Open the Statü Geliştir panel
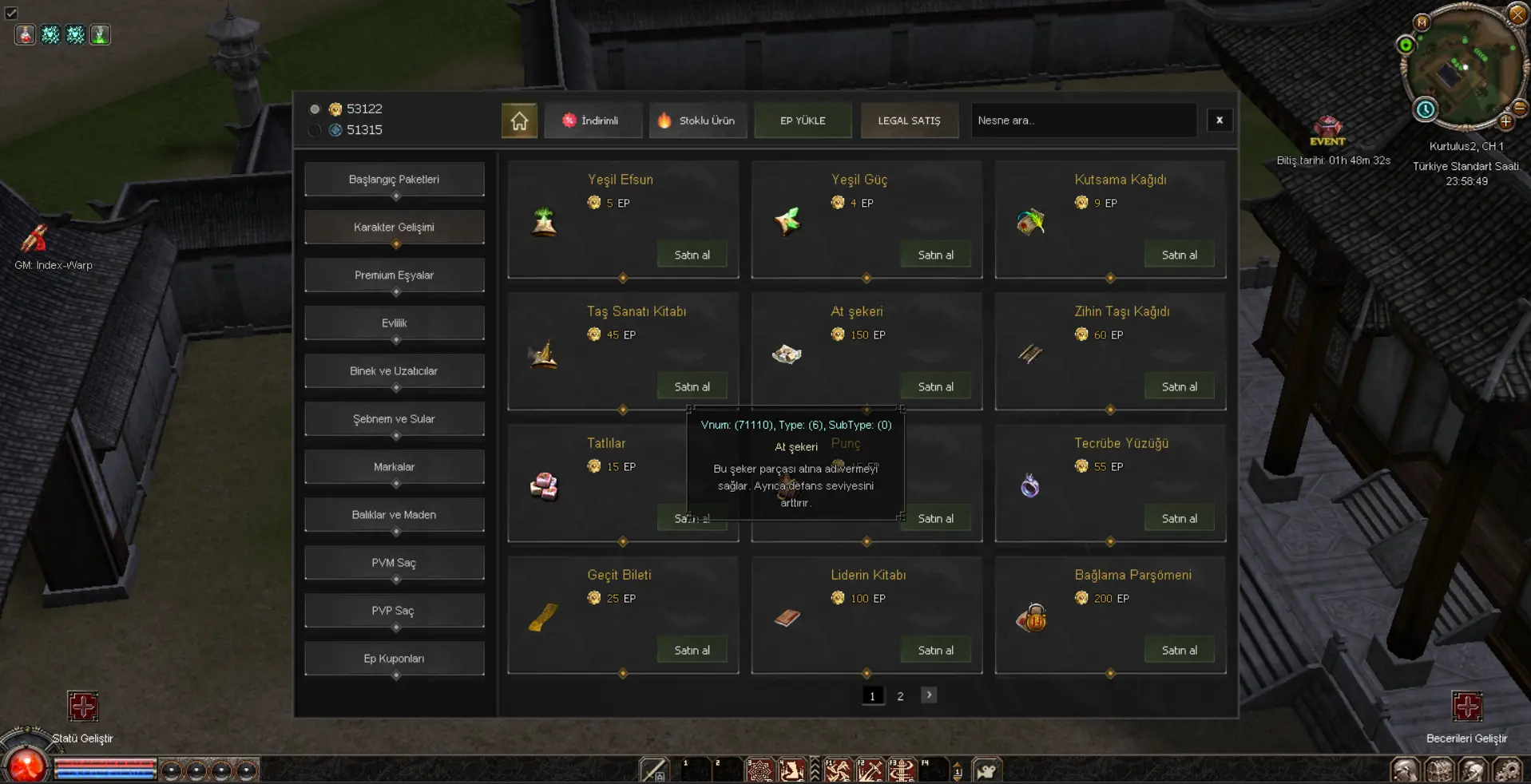 coord(82,707)
